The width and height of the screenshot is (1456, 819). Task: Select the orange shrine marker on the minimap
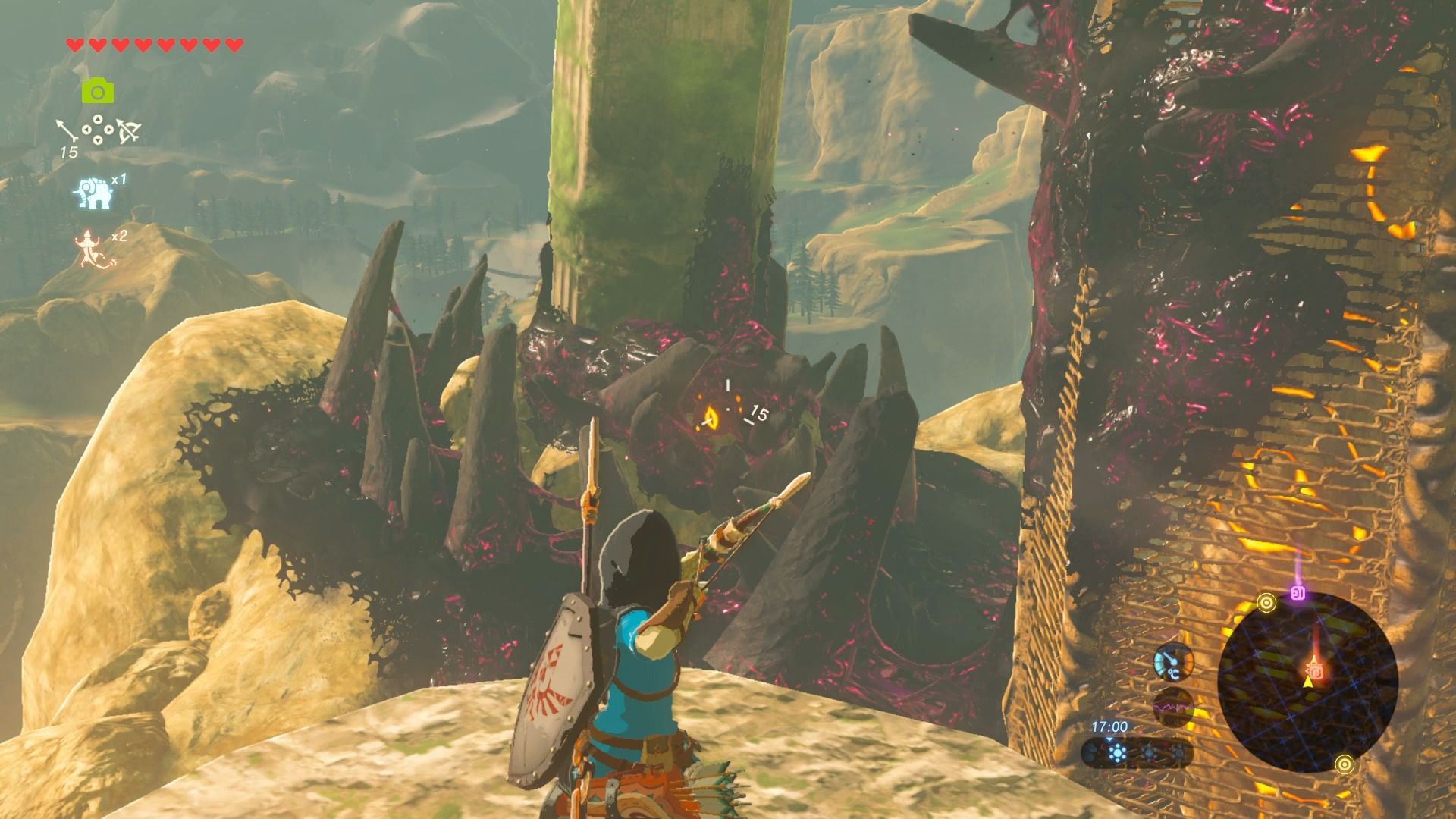pyautogui.click(x=1316, y=671)
